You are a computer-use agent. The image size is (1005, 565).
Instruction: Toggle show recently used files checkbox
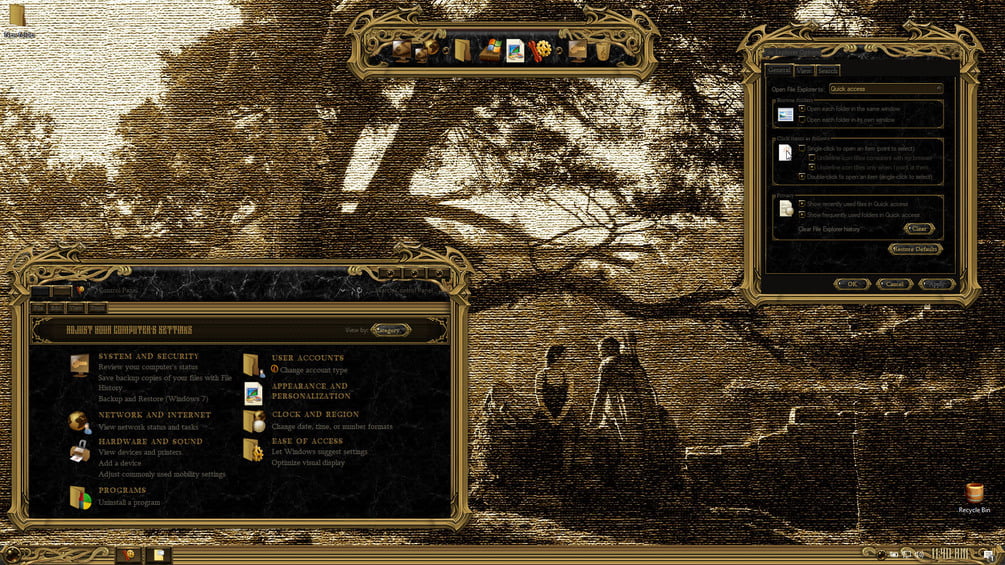pyautogui.click(x=802, y=204)
